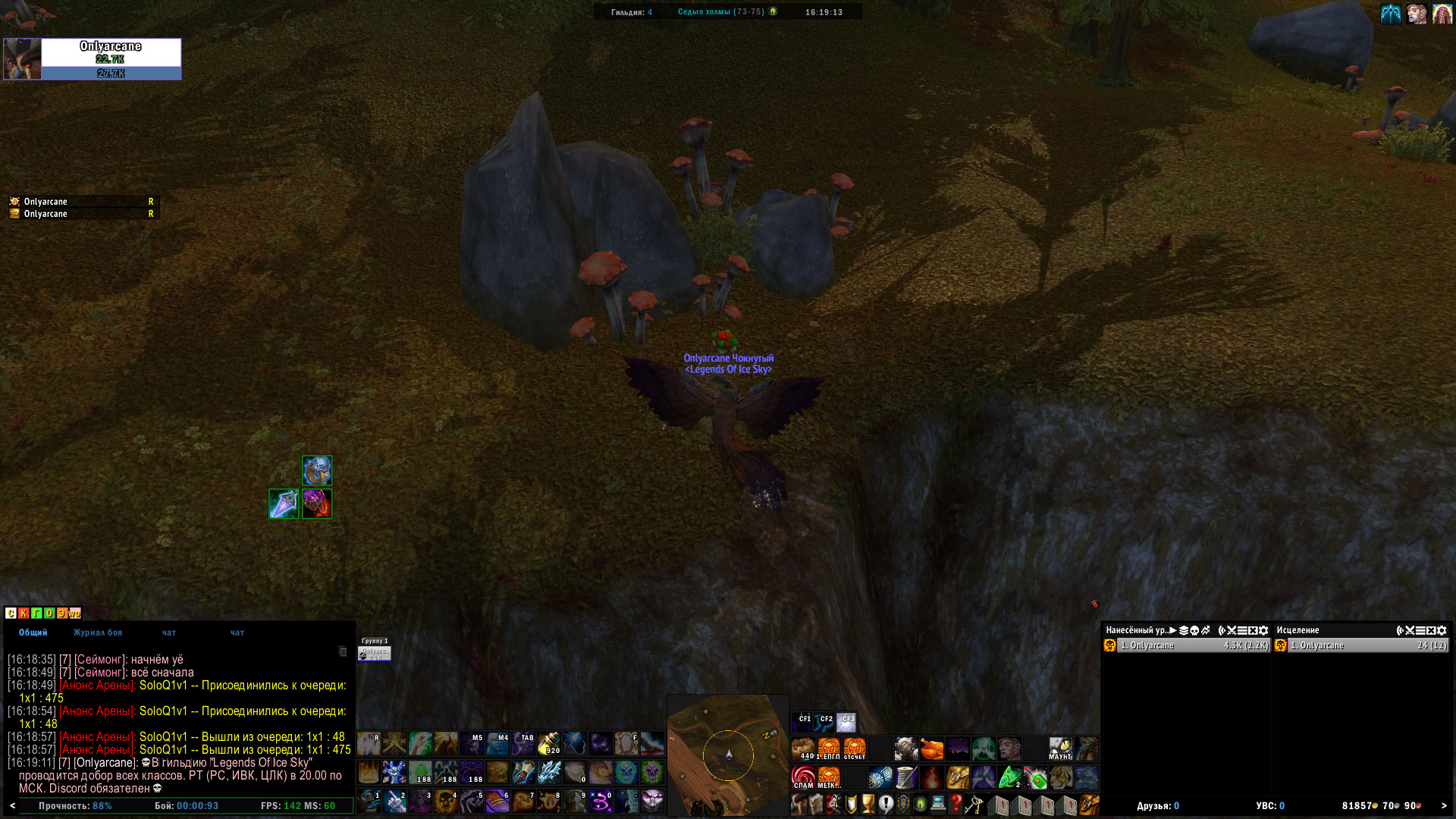
Task: Open the red question mark help button
Action: pyautogui.click(x=955, y=803)
